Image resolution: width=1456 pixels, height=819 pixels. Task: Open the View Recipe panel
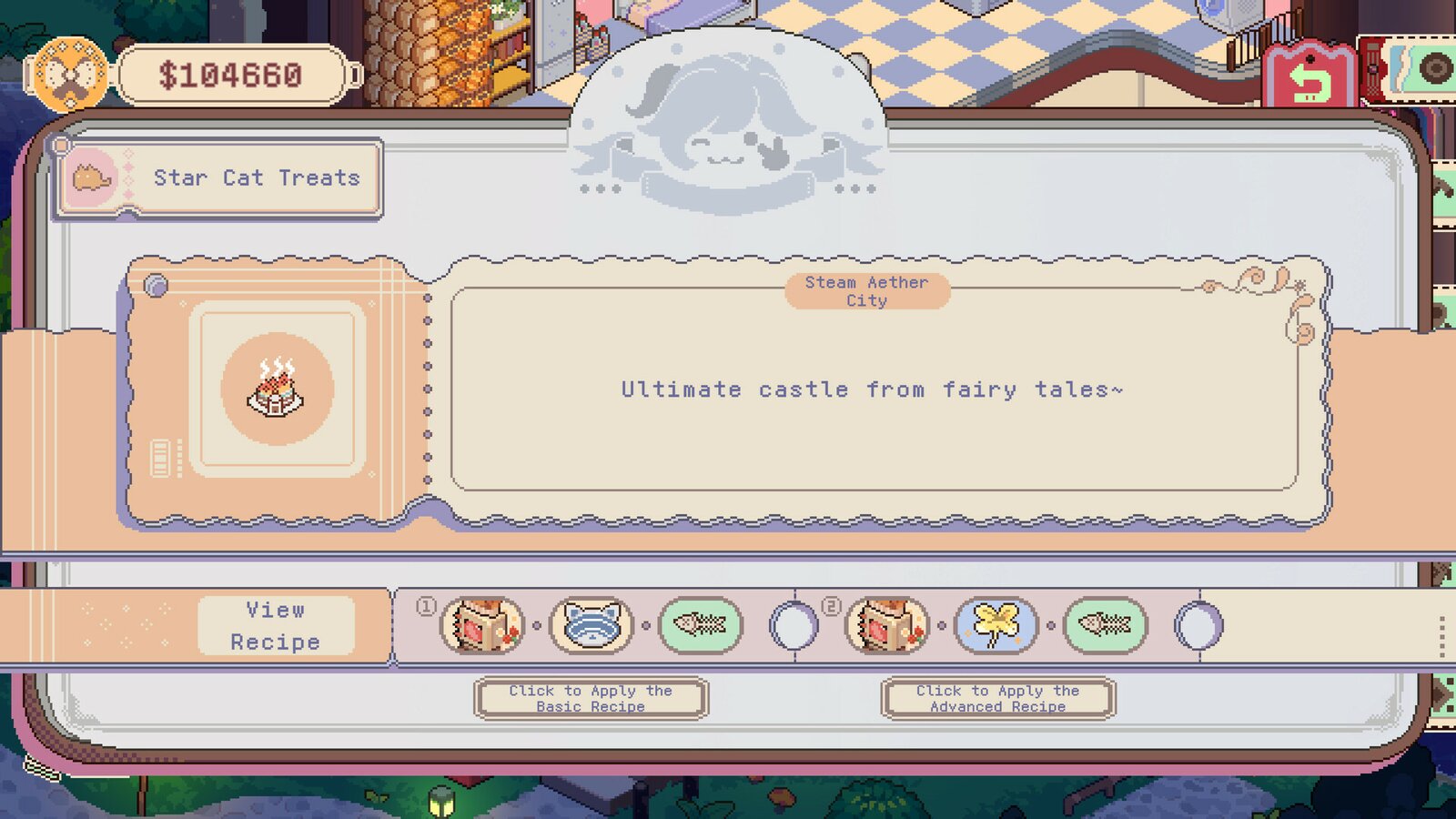[x=276, y=625]
